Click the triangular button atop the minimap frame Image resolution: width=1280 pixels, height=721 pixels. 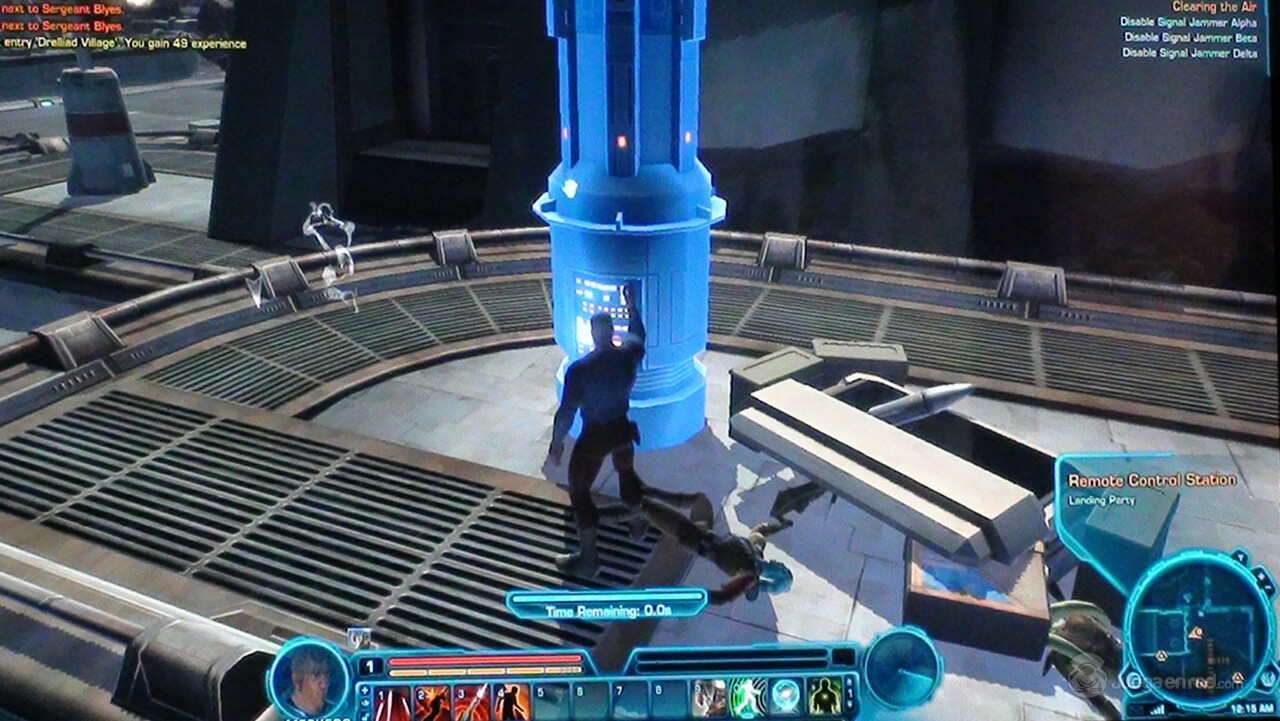(1240, 559)
